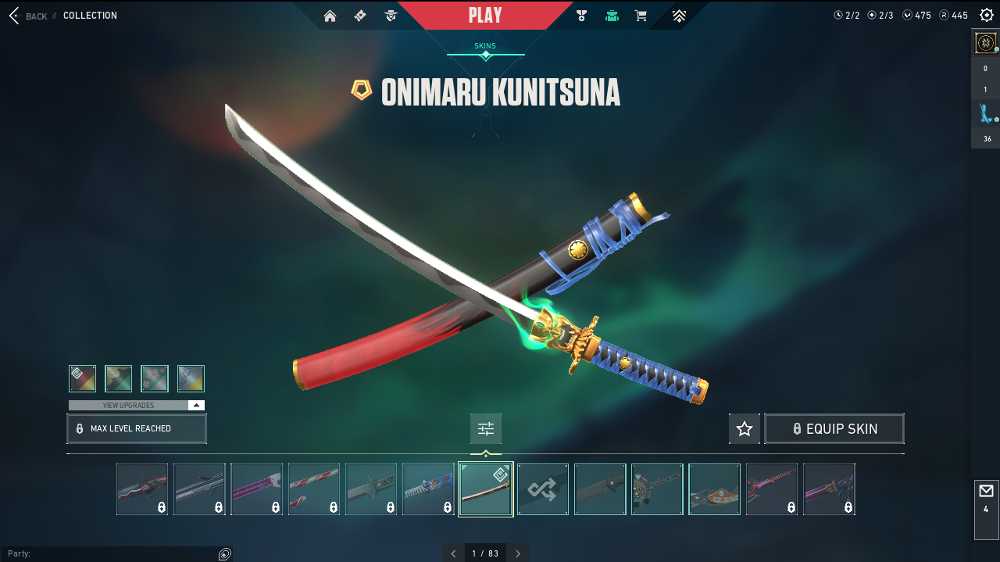
Task: Open the home screen icon
Action: (x=330, y=16)
